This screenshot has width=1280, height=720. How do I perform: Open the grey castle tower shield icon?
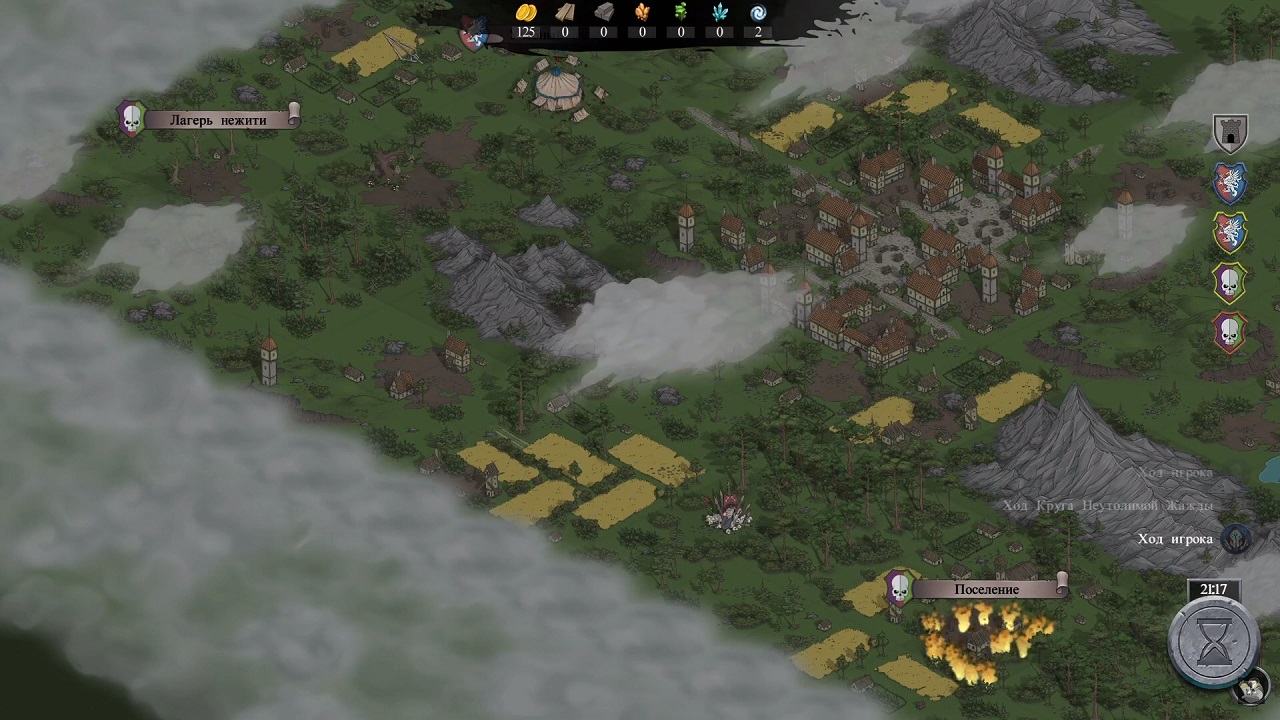[1230, 133]
